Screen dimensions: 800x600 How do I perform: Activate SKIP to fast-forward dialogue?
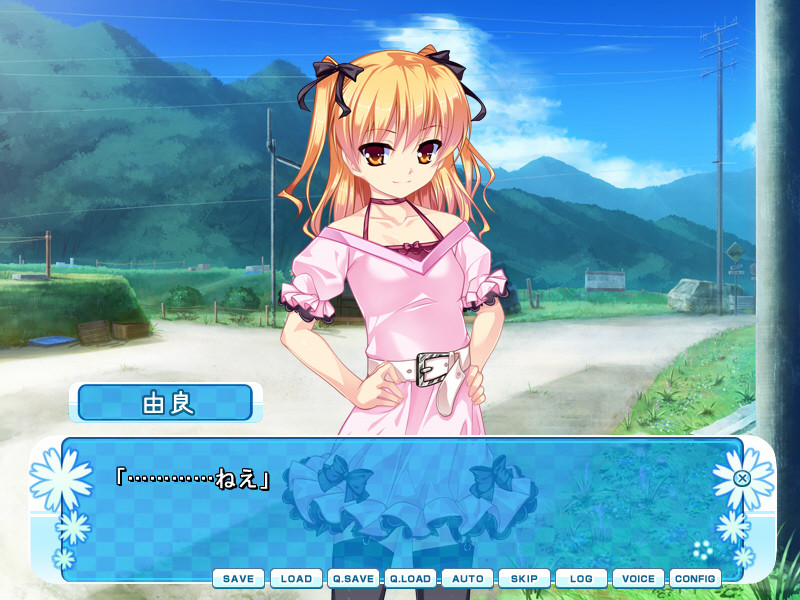[524, 579]
